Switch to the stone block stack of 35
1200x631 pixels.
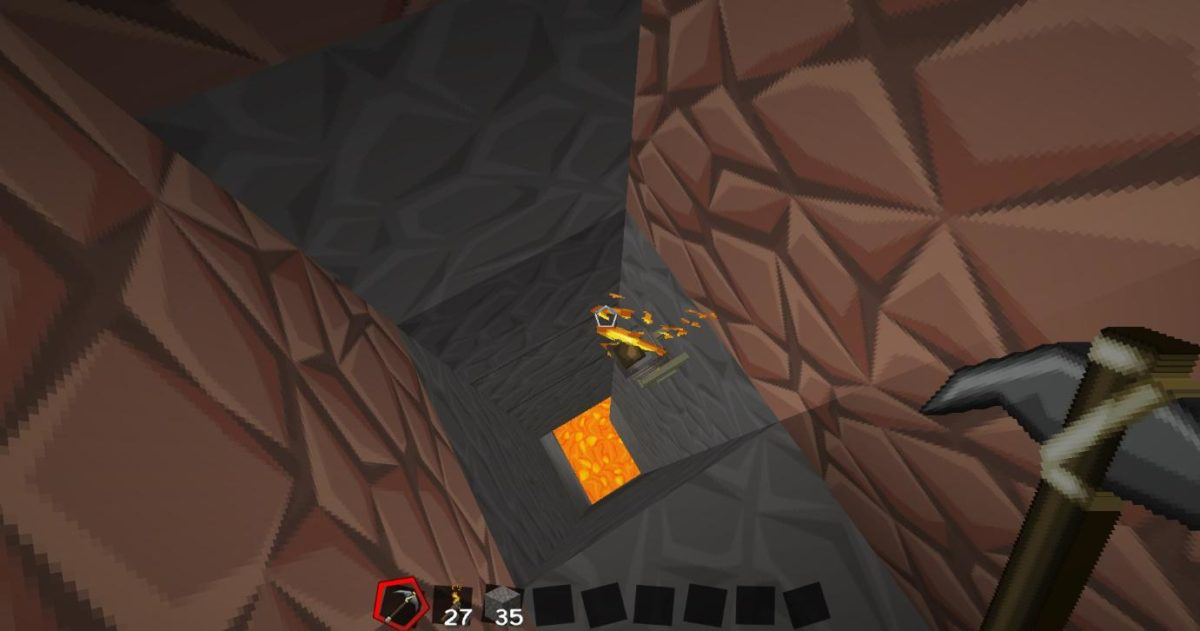503,604
